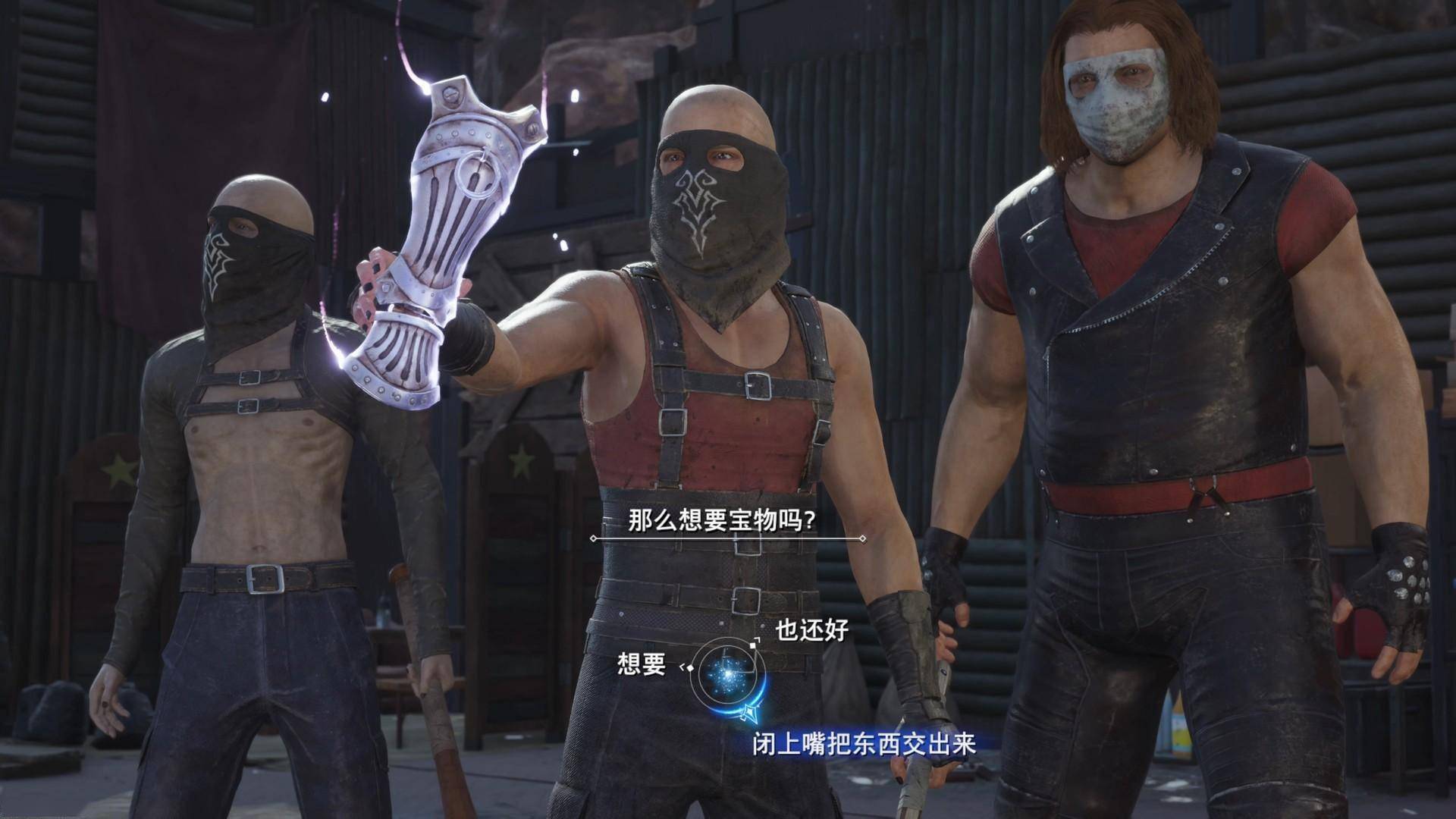Select the dialogue option "也还好"

811,630
